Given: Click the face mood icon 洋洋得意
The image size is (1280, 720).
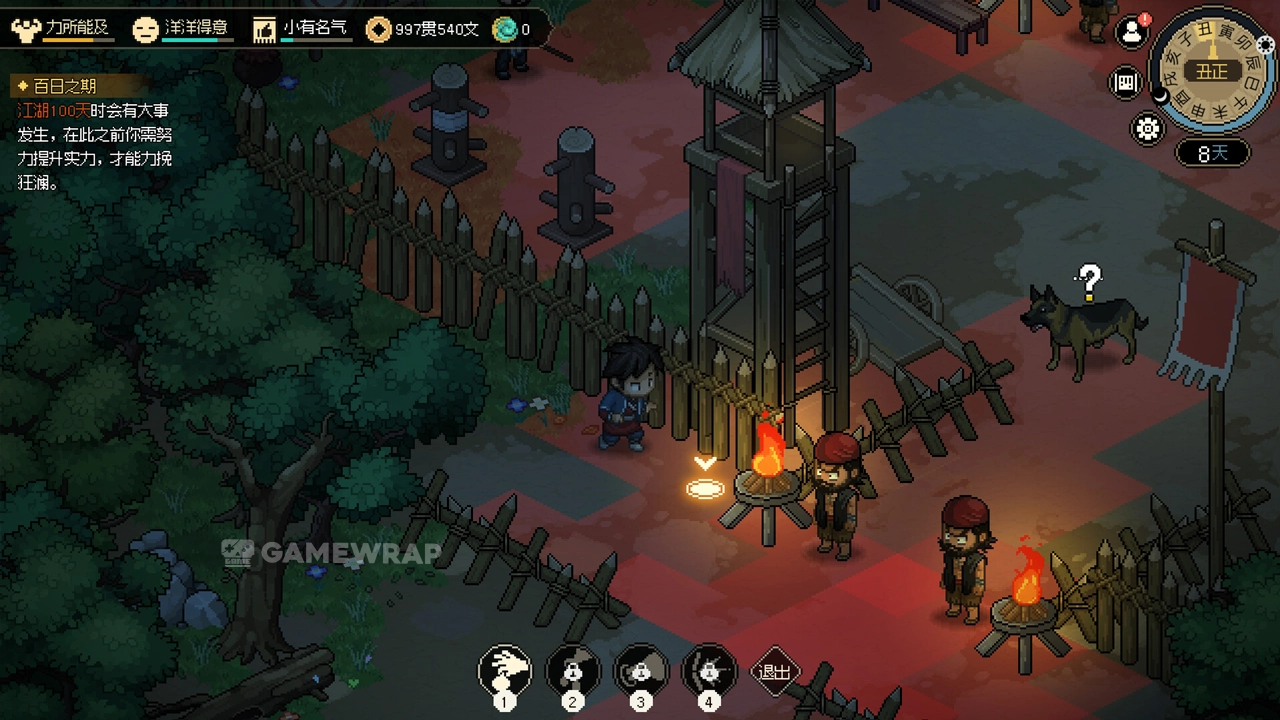Looking at the screenshot, I should pyautogui.click(x=146, y=29).
